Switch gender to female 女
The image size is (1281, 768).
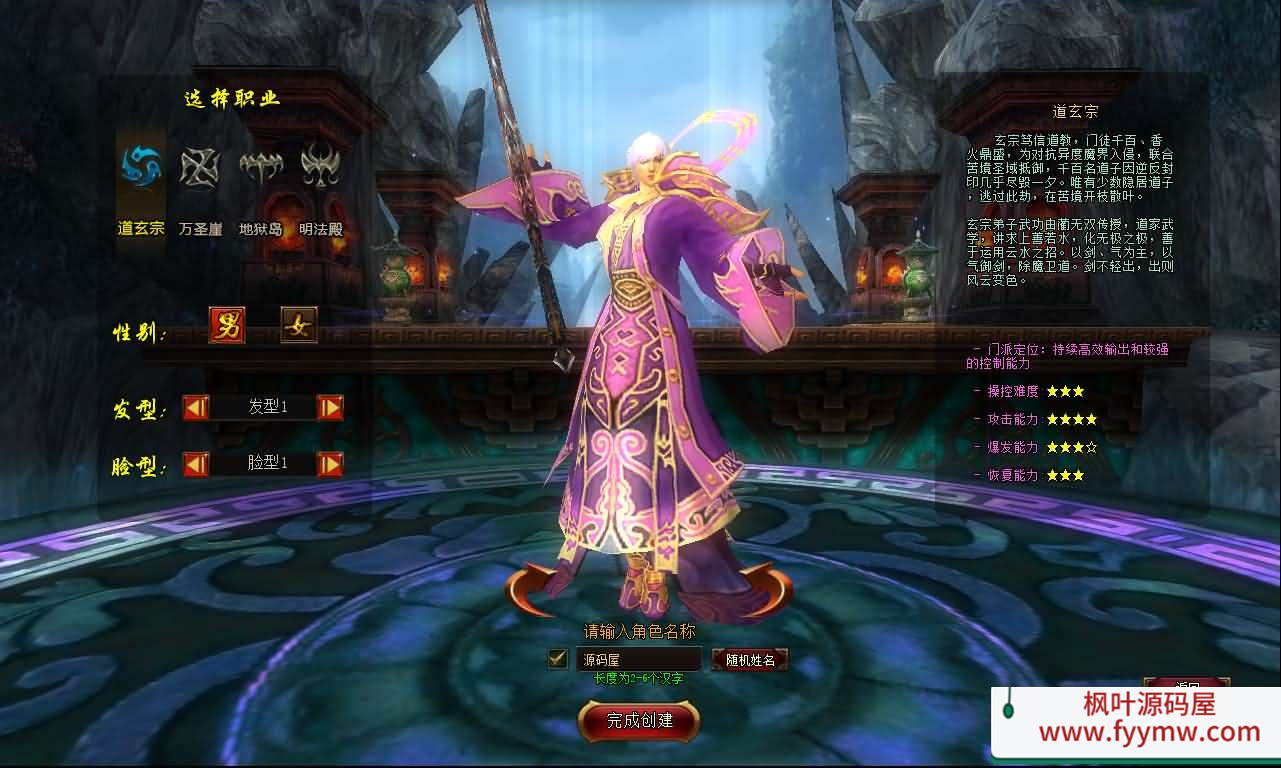(298, 325)
